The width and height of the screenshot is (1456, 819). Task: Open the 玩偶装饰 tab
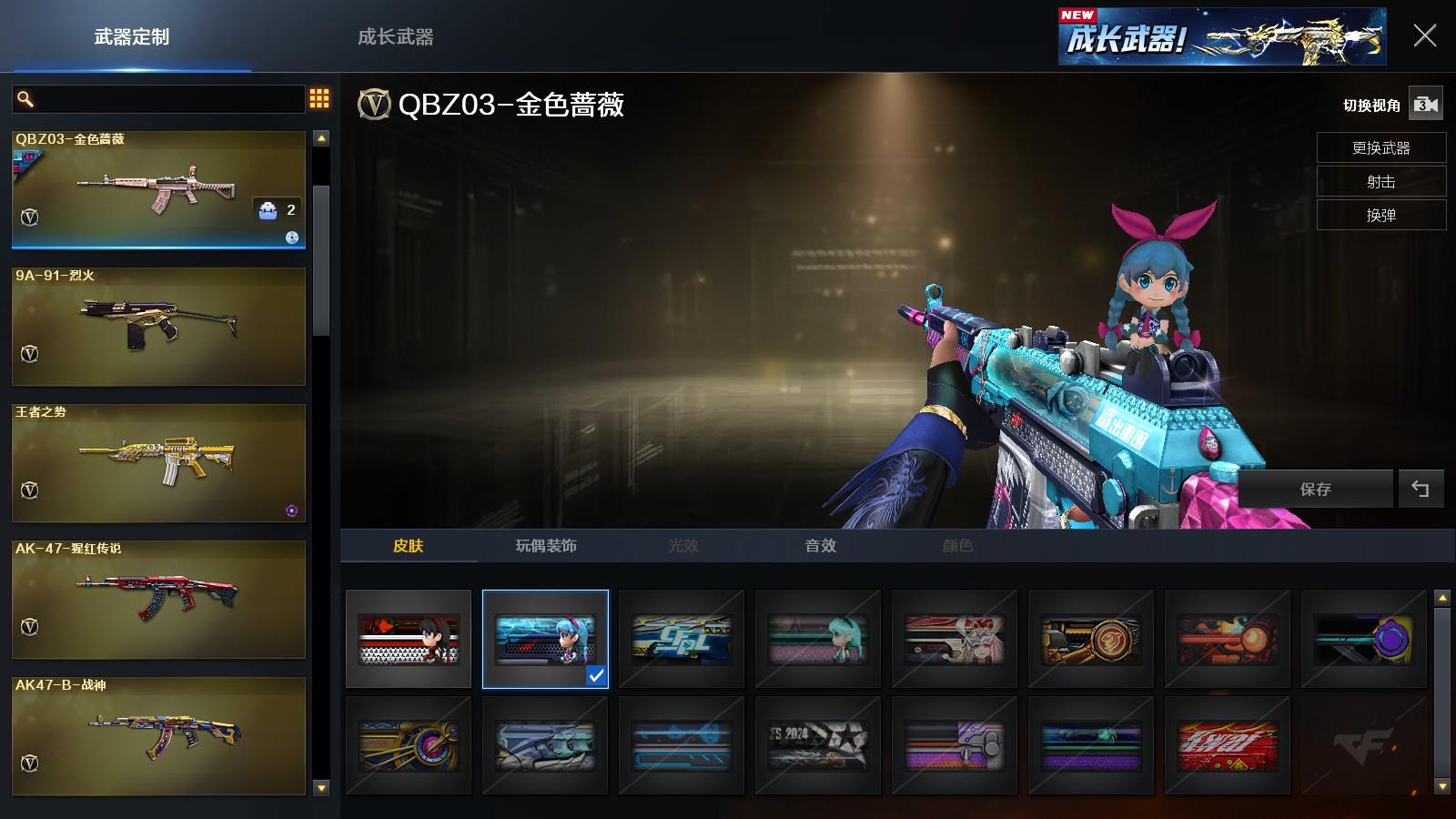click(546, 545)
